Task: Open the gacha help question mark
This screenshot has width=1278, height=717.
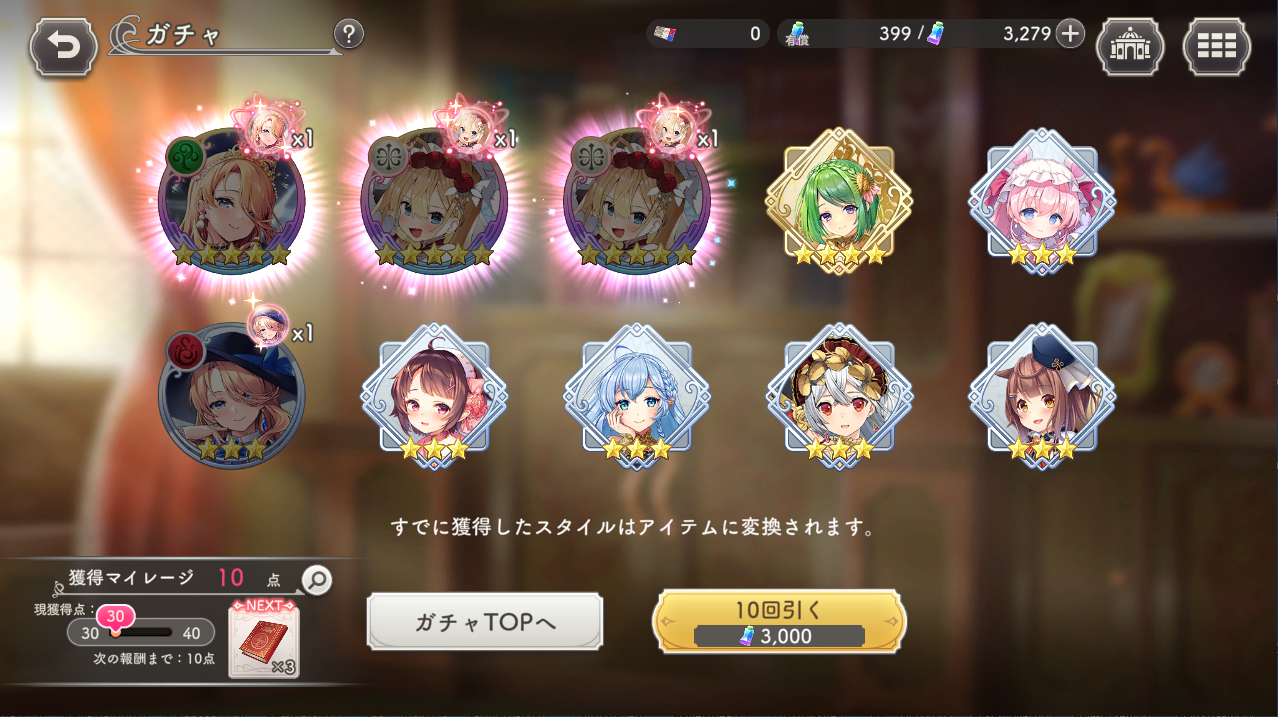Action: coord(348,35)
